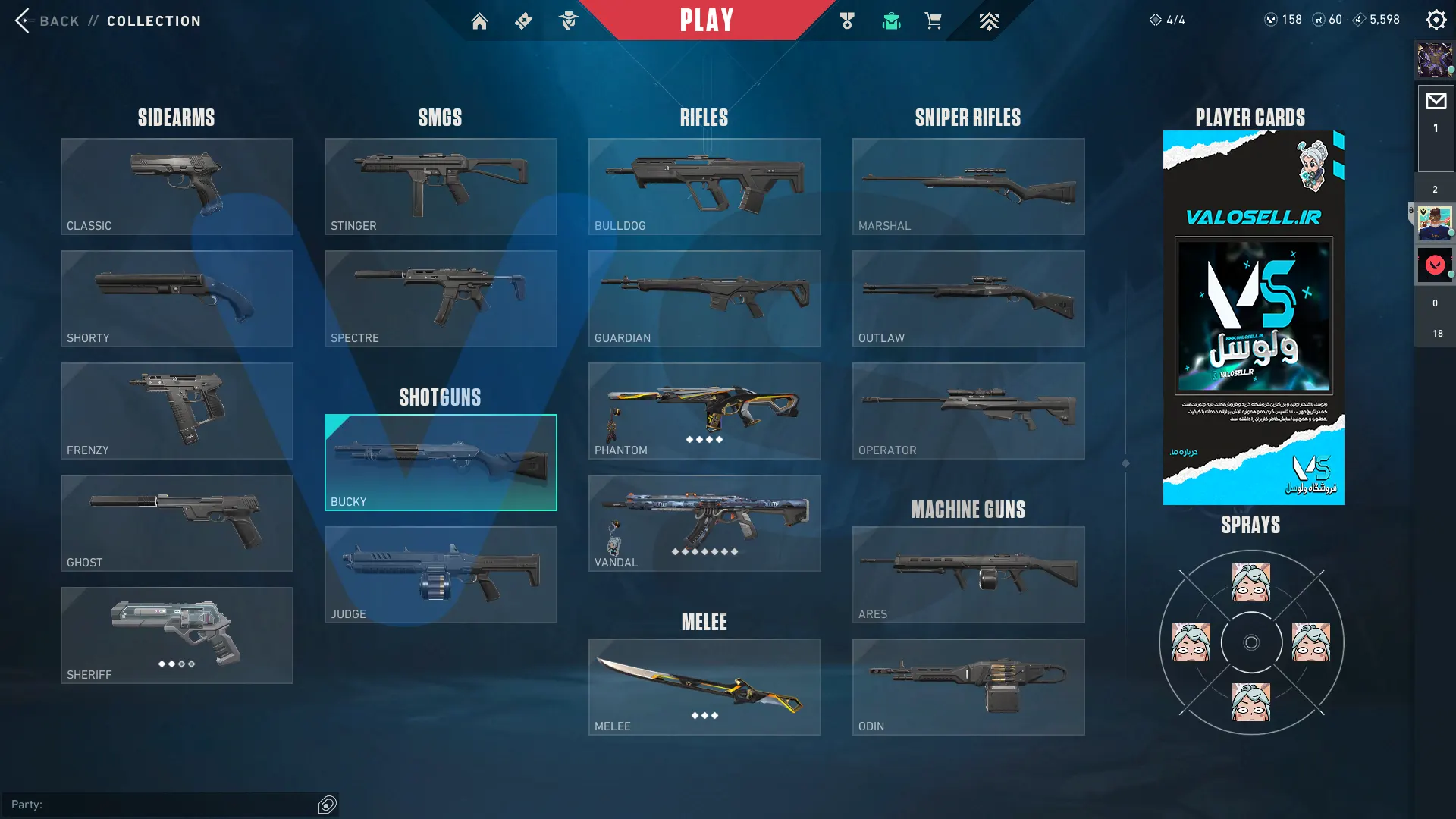Open the mail envelope in the sidebar

pos(1436,102)
